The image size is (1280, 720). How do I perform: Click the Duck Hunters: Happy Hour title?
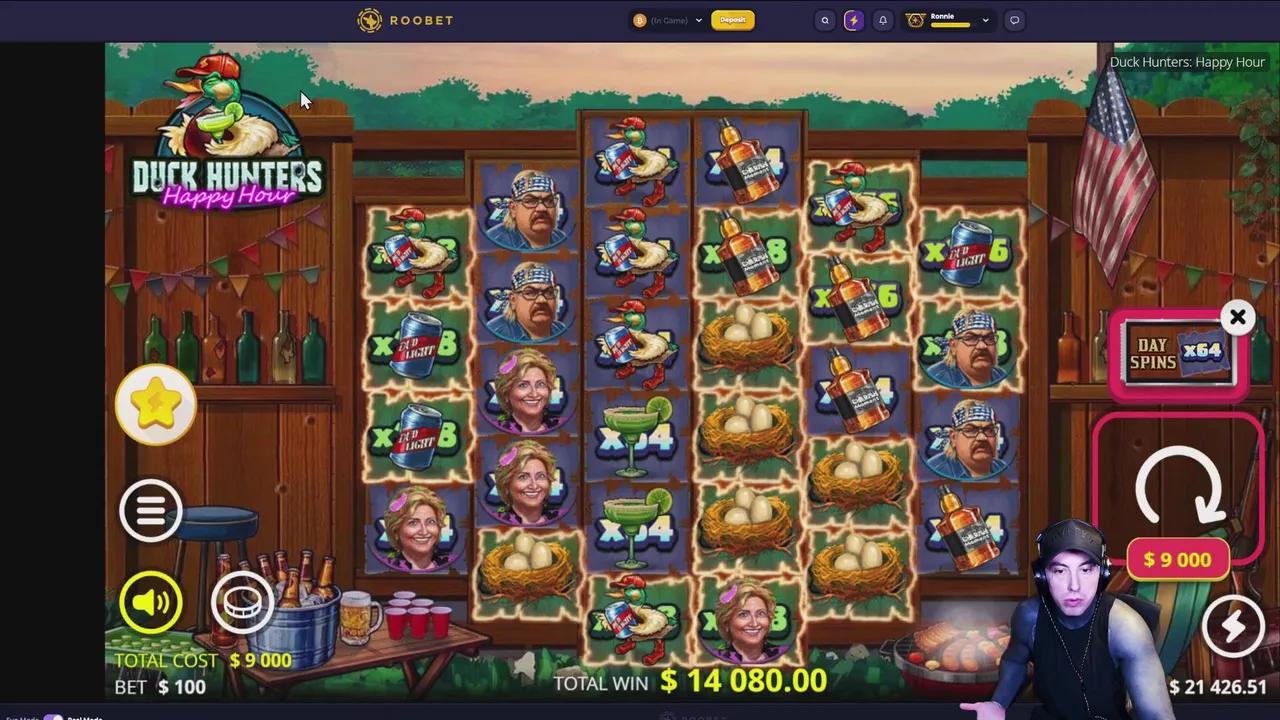tap(1187, 62)
